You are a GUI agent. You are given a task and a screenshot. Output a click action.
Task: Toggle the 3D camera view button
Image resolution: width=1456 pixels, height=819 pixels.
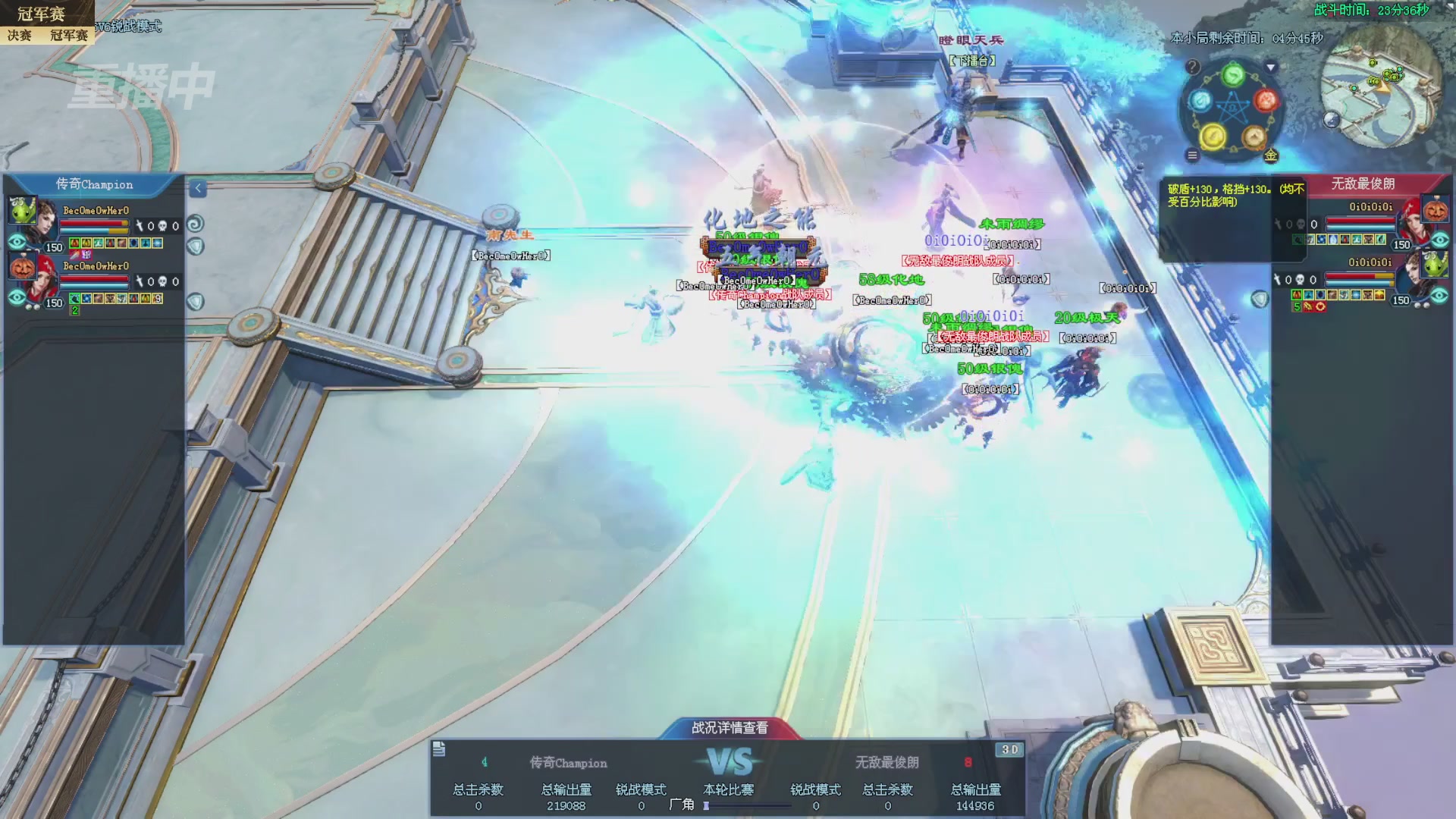click(x=1009, y=749)
